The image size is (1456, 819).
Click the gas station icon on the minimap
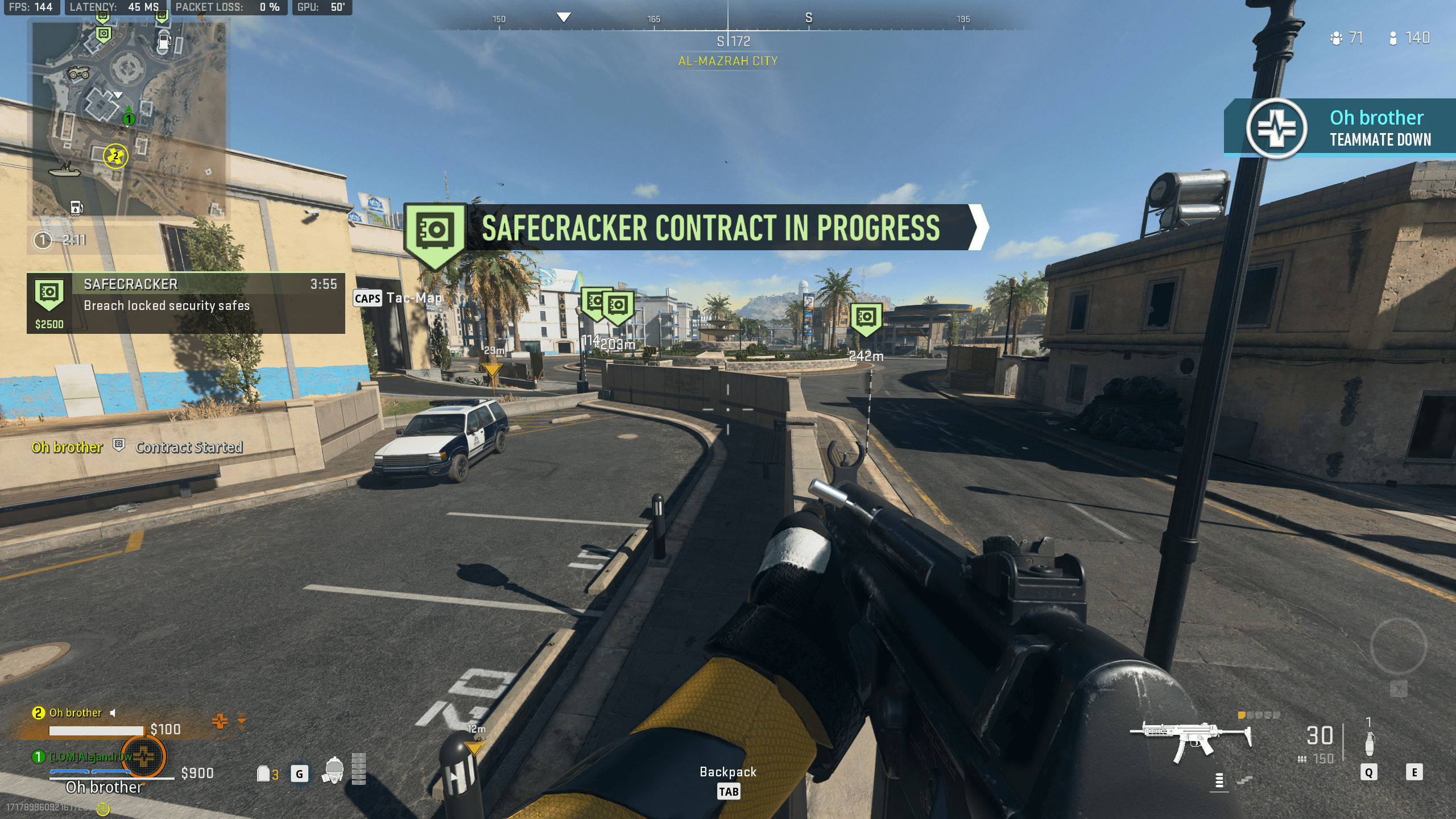point(164,42)
